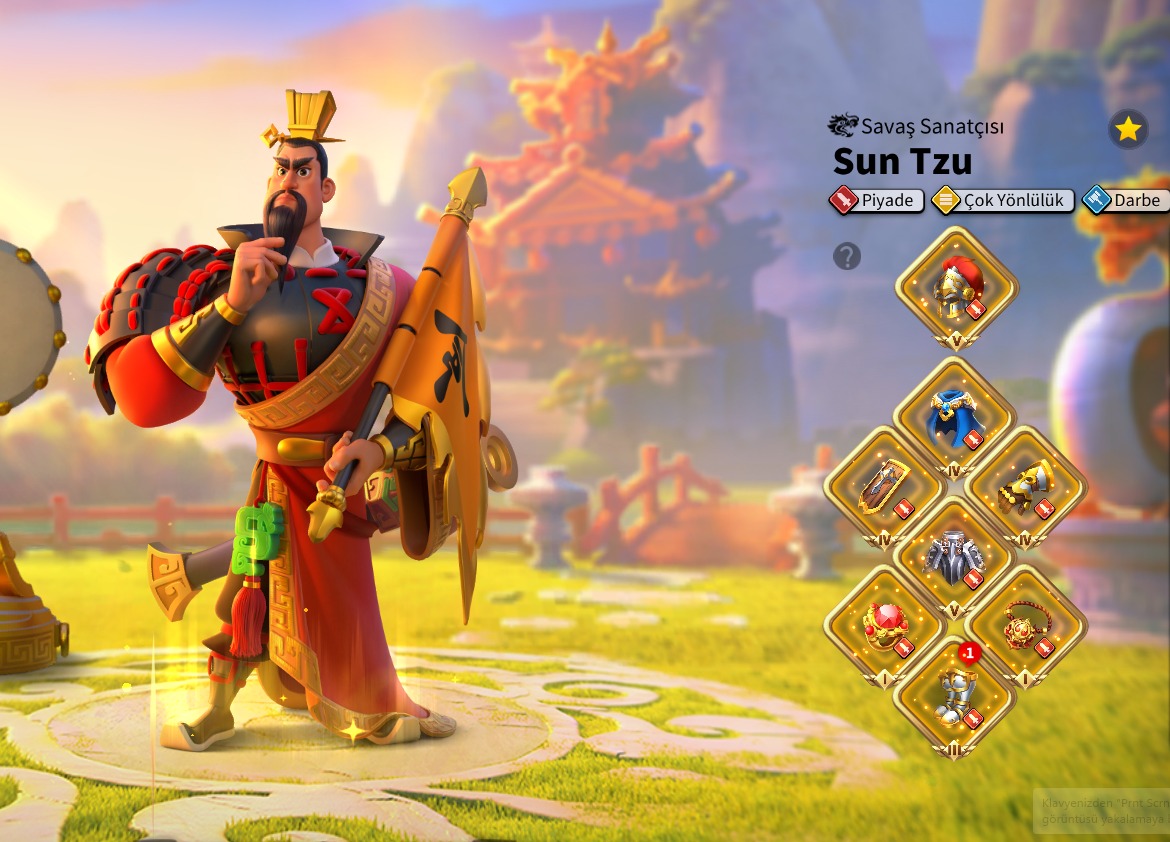Select the Piyade talent tag
This screenshot has width=1170, height=842.
(877, 200)
